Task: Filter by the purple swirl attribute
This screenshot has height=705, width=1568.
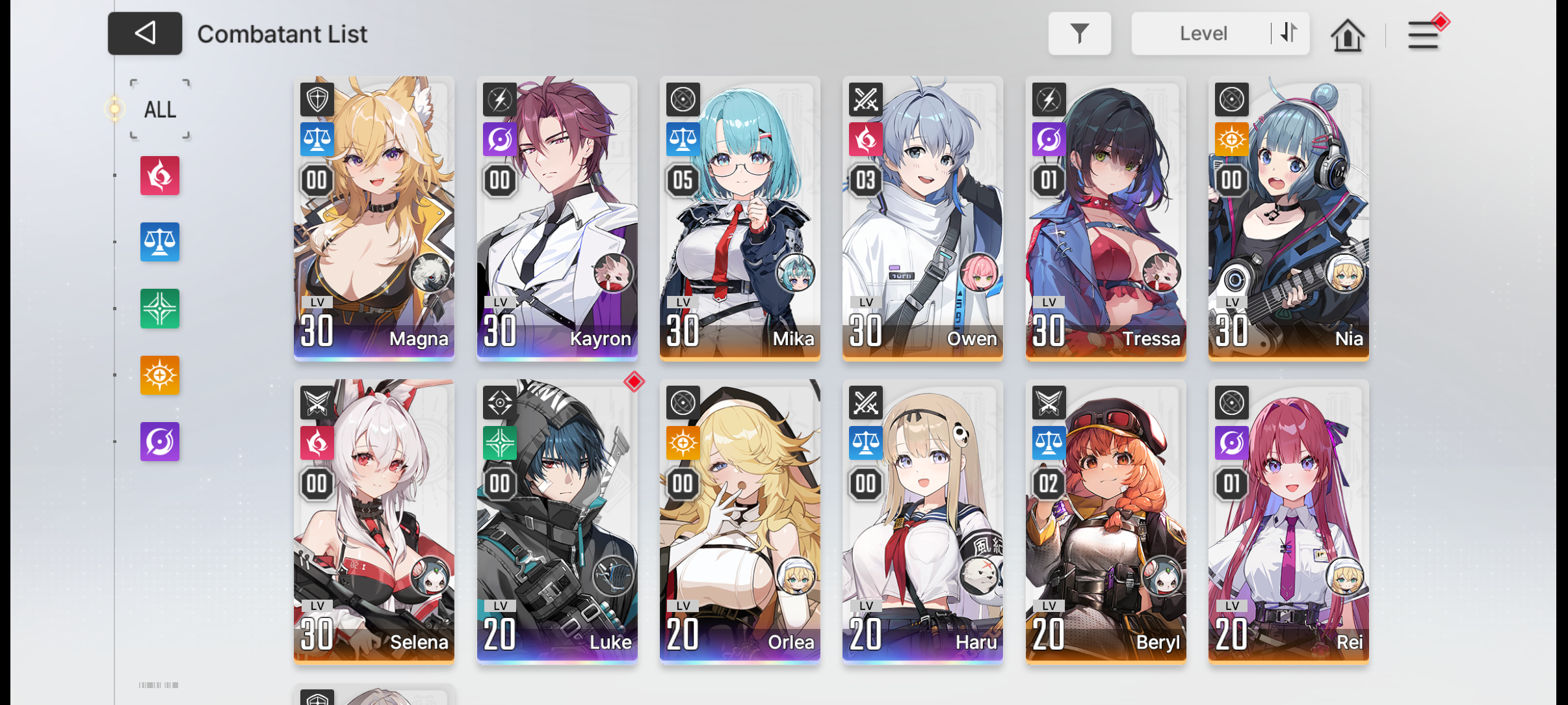Action: 160,442
